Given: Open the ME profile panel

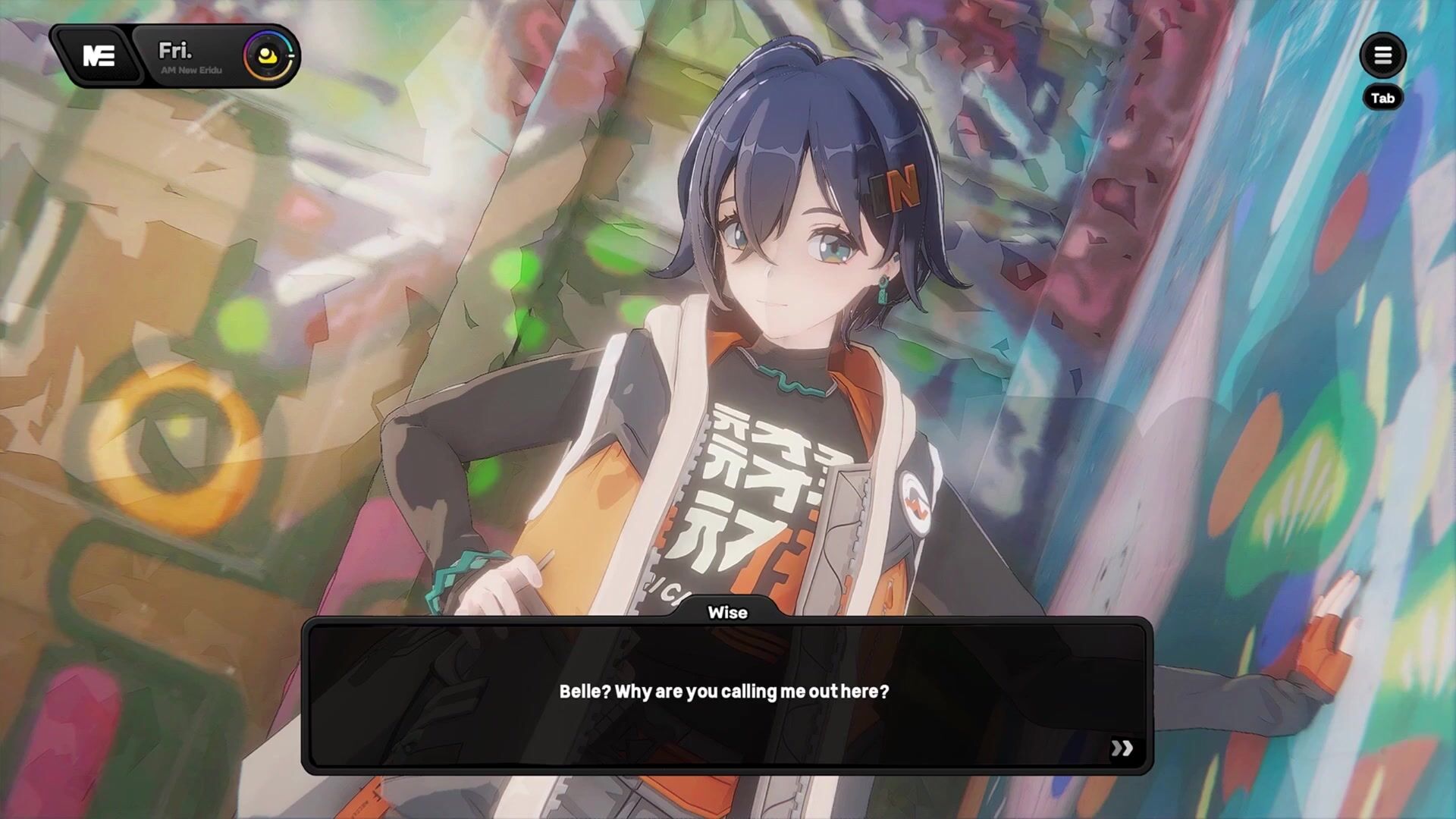Looking at the screenshot, I should [99, 55].
